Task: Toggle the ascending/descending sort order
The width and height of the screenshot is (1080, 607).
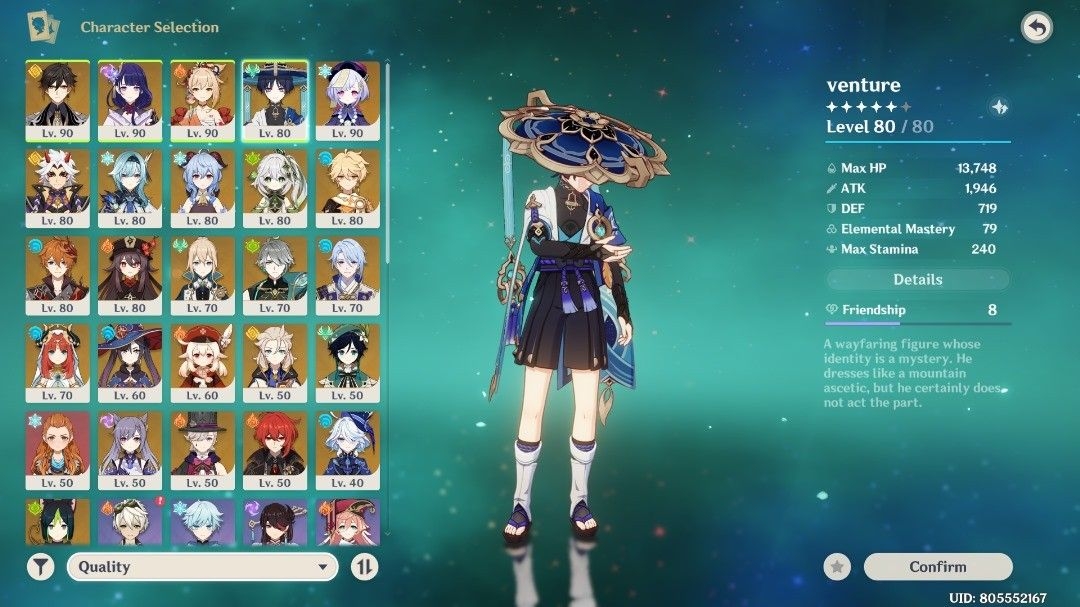Action: (x=365, y=567)
